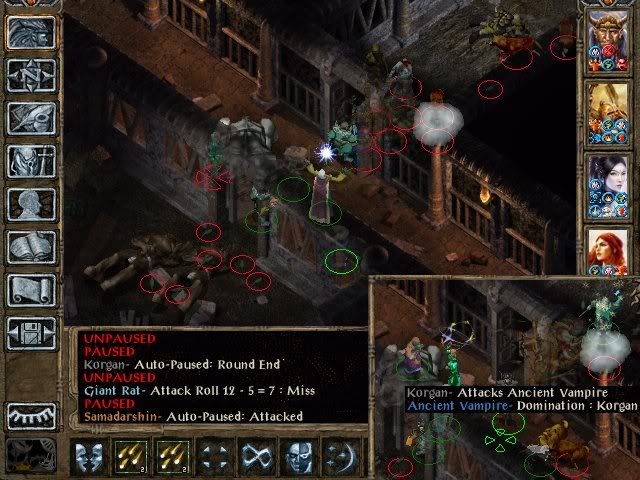
Task: Open the journal with the quill button
Action: [31, 118]
